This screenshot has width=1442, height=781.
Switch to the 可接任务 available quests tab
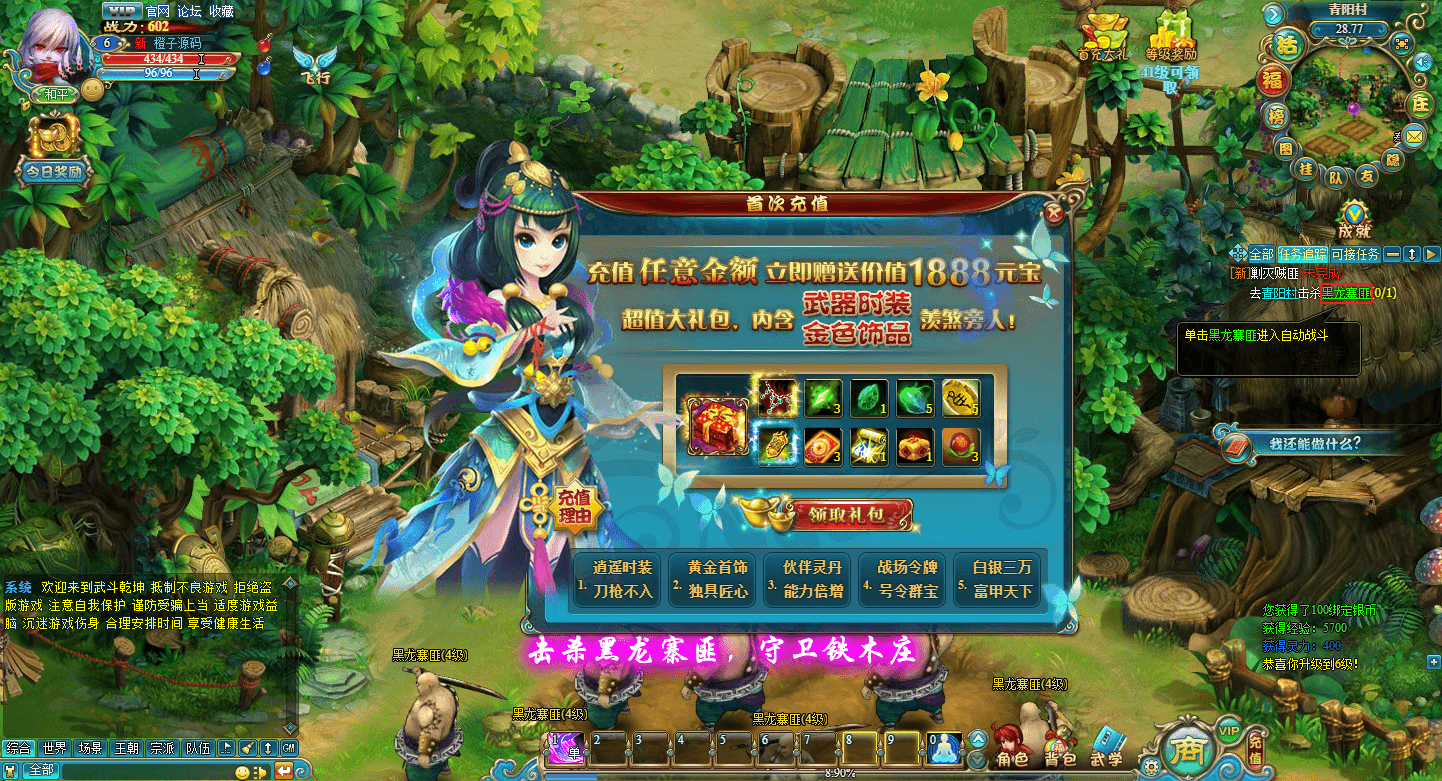1356,253
